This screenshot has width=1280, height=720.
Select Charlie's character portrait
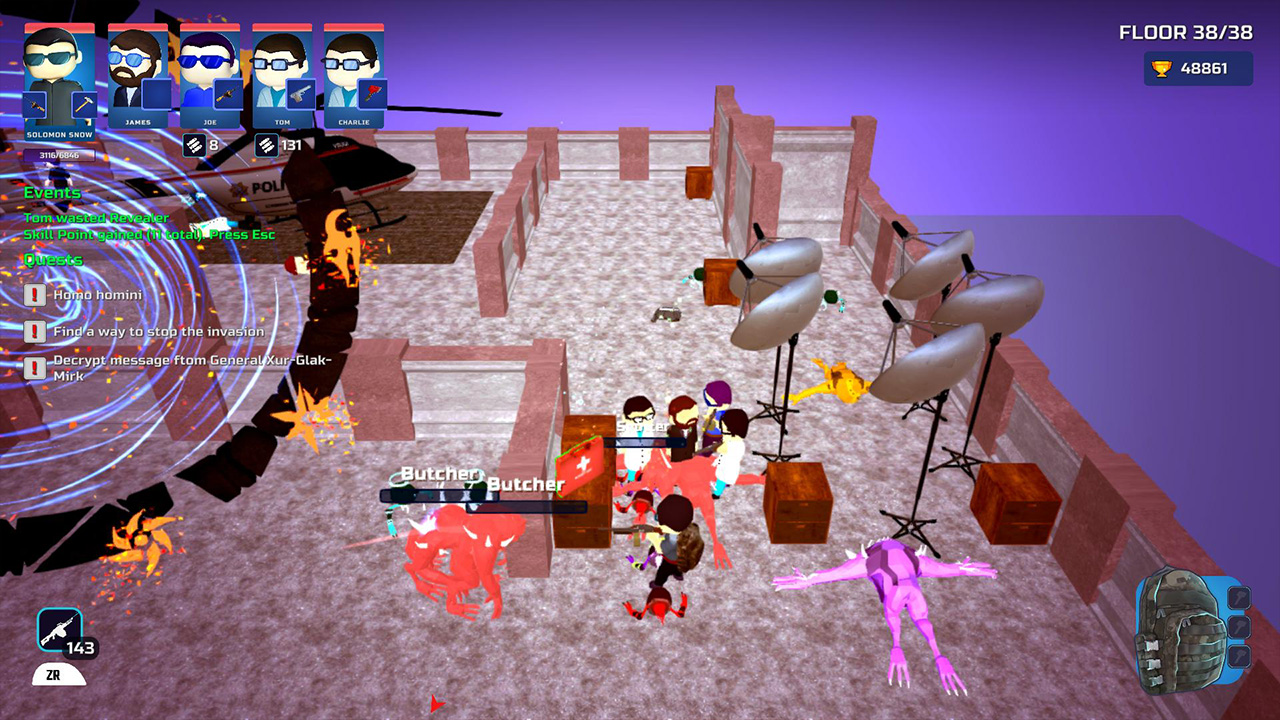pos(348,66)
